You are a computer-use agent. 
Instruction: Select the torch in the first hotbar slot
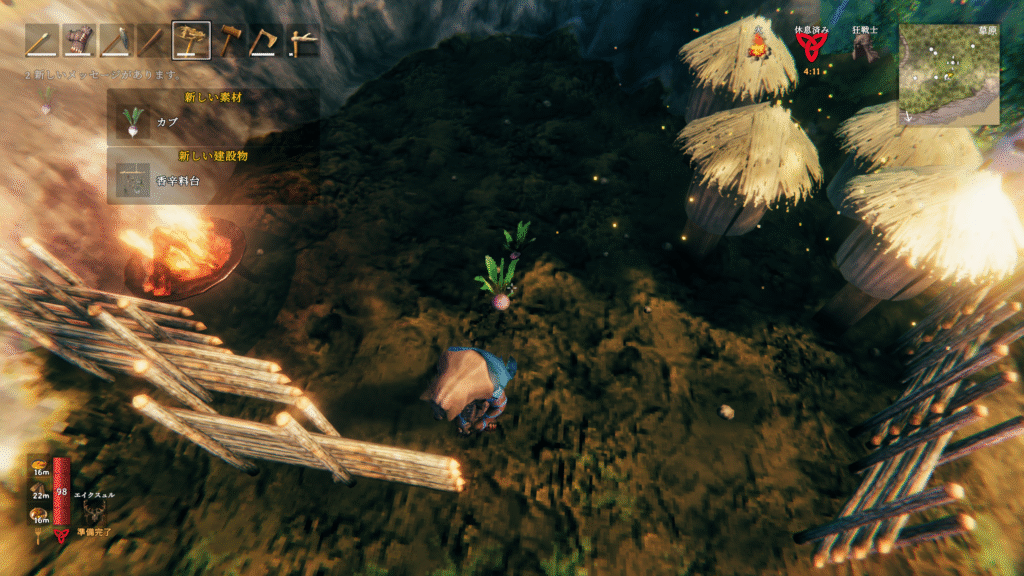42,40
